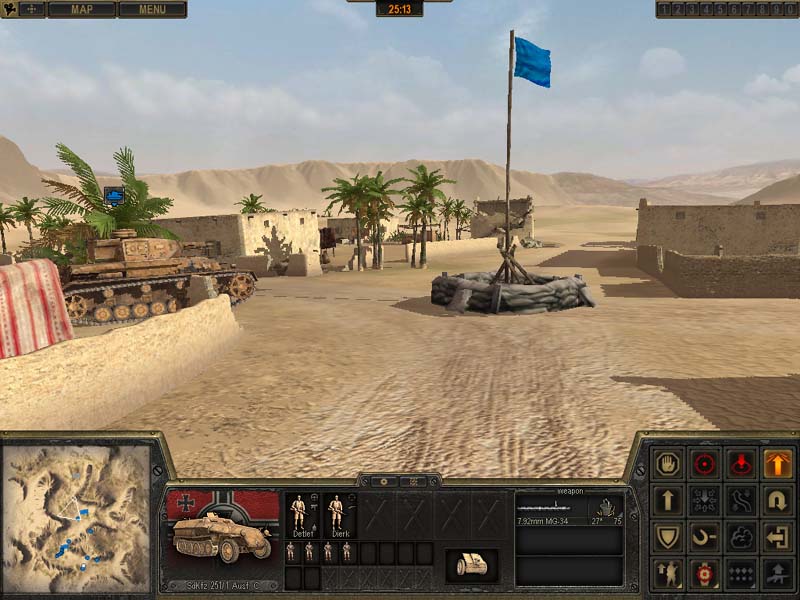Screen dimensions: 800x600
Task: Issue the plain up-arrow move command
Action: pyautogui.click(x=667, y=500)
